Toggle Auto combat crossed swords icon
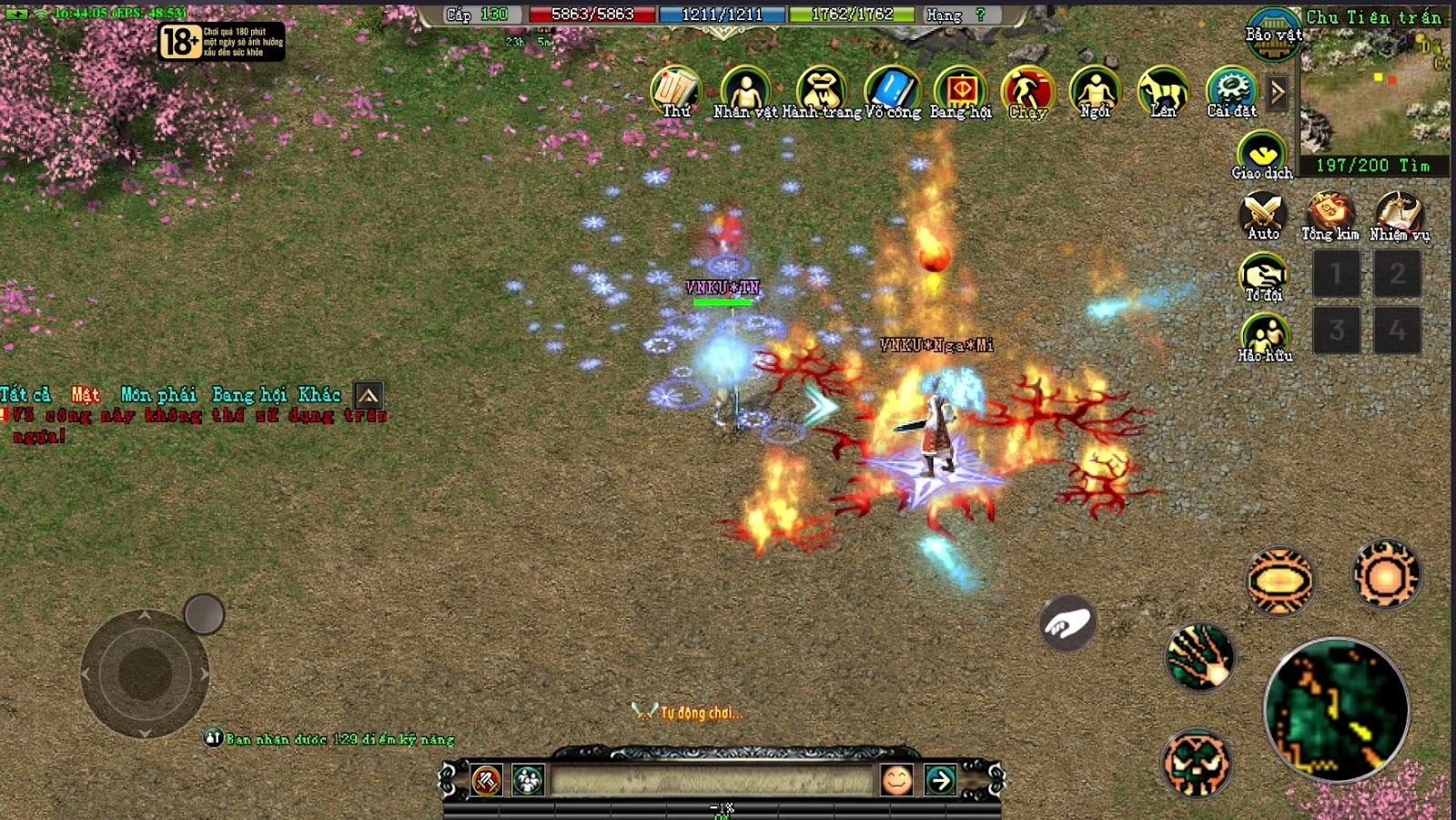1456x820 pixels. coord(1263,215)
